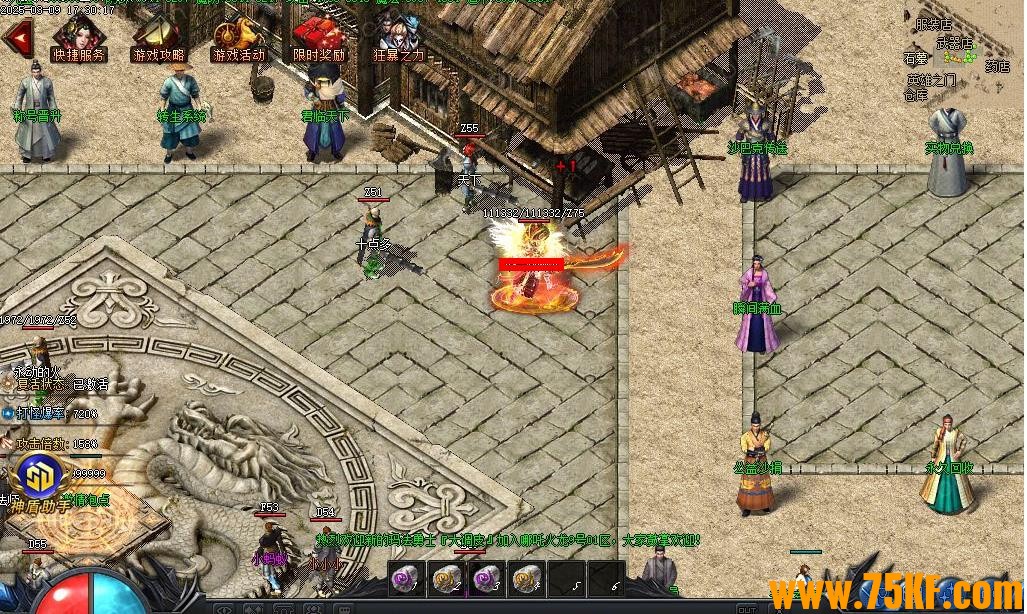Open the 游戏活动 game events menu
Image resolution: width=1027 pixels, height=614 pixels.
239,40
